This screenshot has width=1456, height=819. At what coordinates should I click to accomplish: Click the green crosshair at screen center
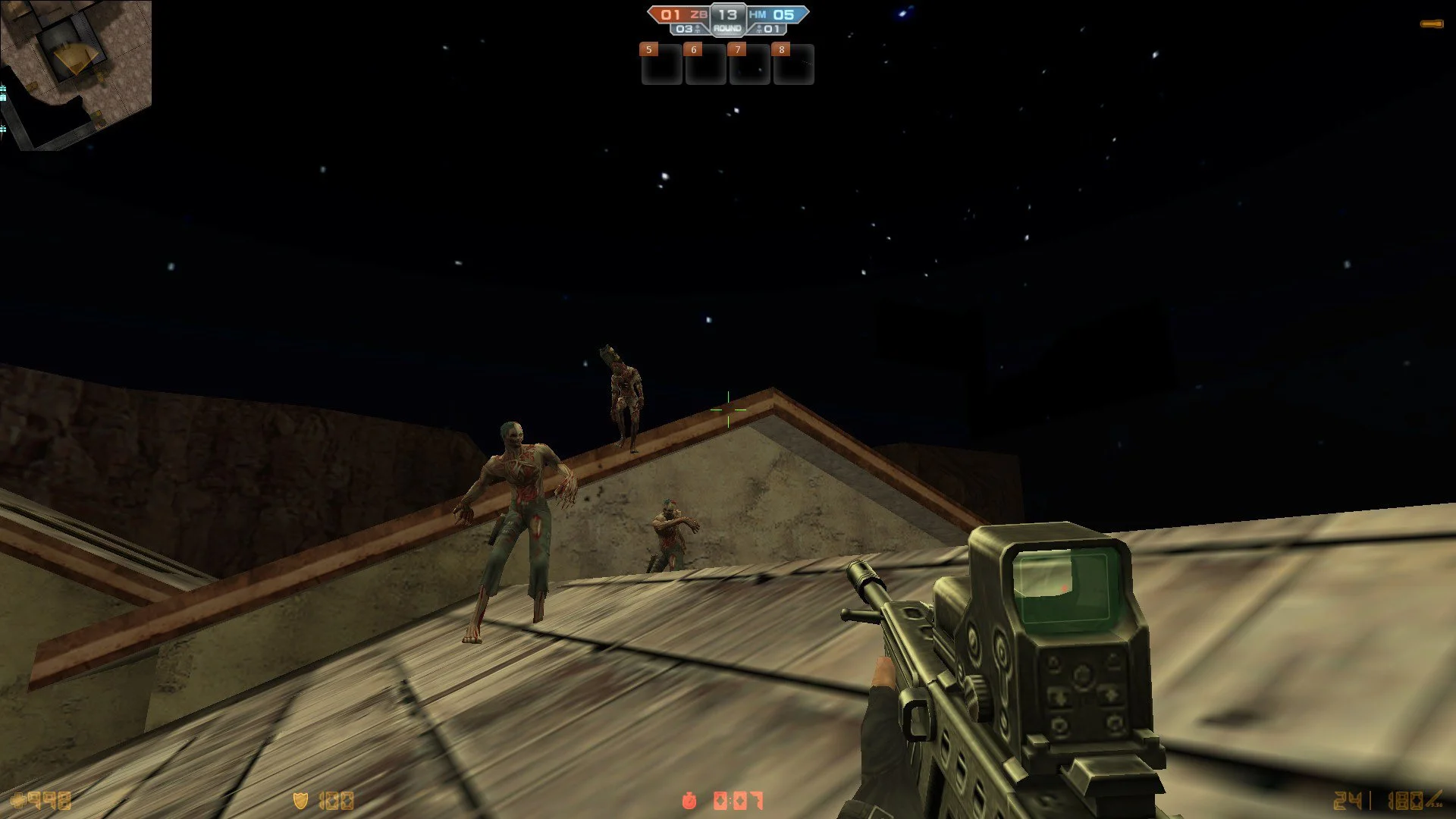tap(727, 408)
